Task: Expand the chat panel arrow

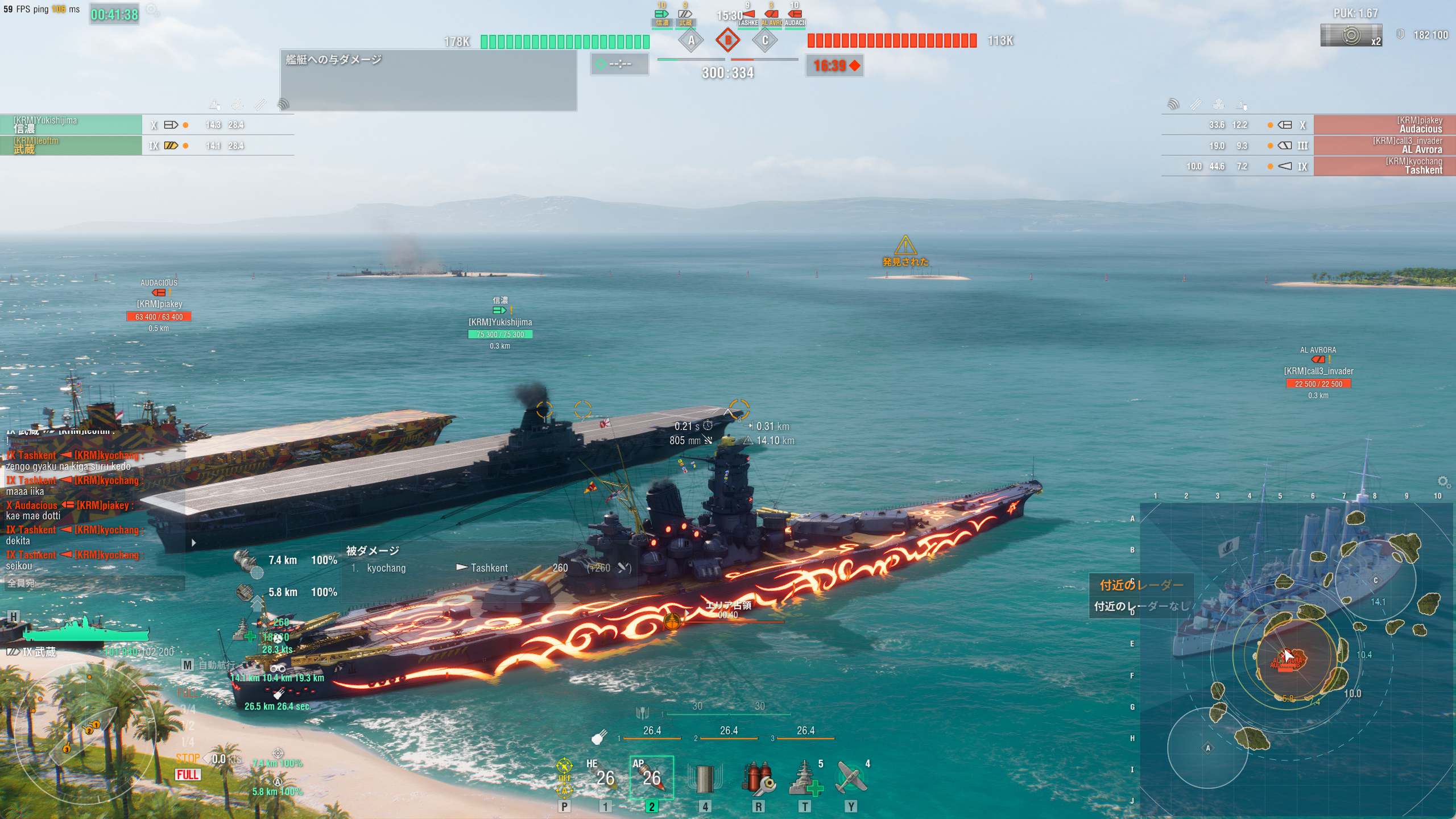Action: tap(194, 543)
